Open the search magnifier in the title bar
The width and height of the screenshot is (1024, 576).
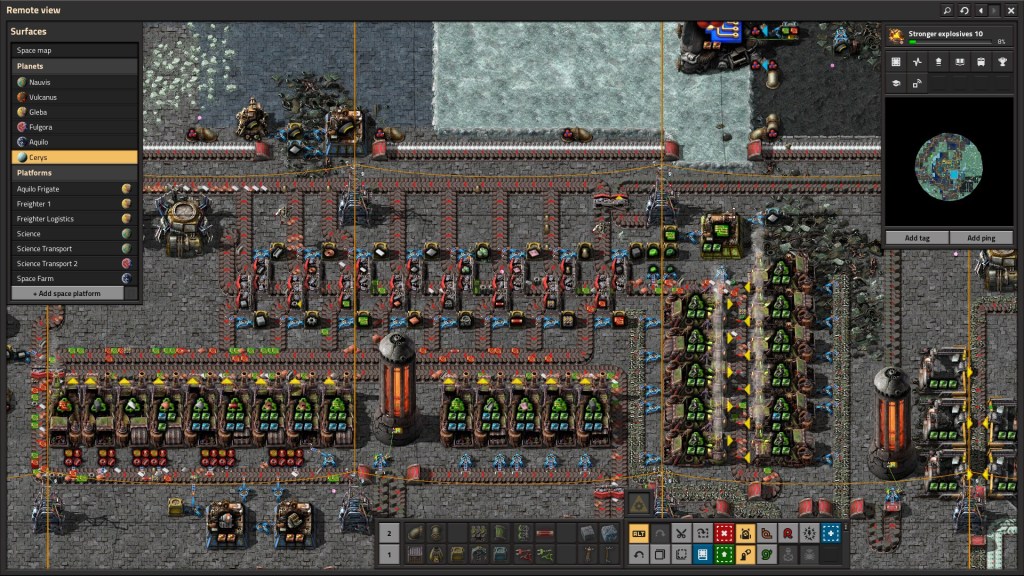(947, 10)
